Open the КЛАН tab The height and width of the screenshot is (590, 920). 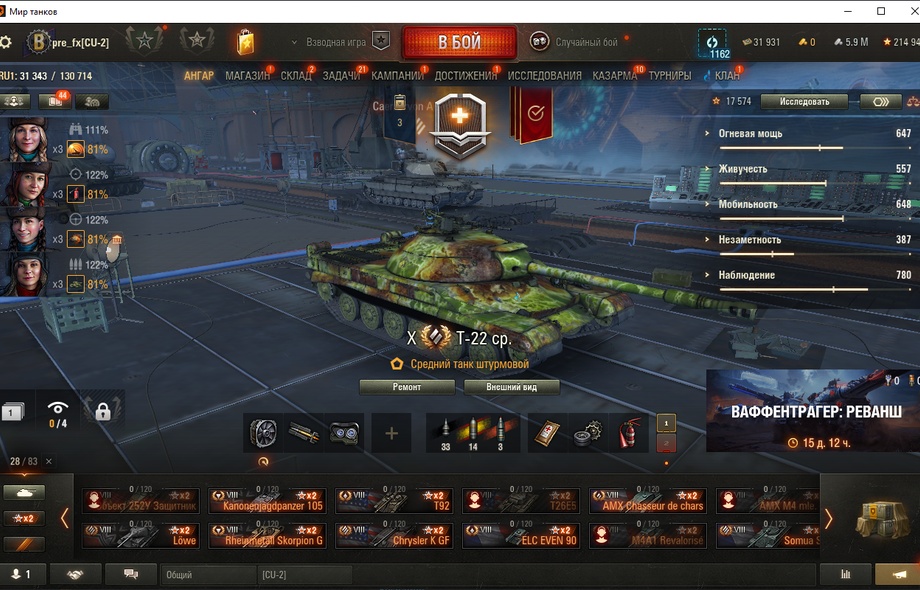[727, 76]
